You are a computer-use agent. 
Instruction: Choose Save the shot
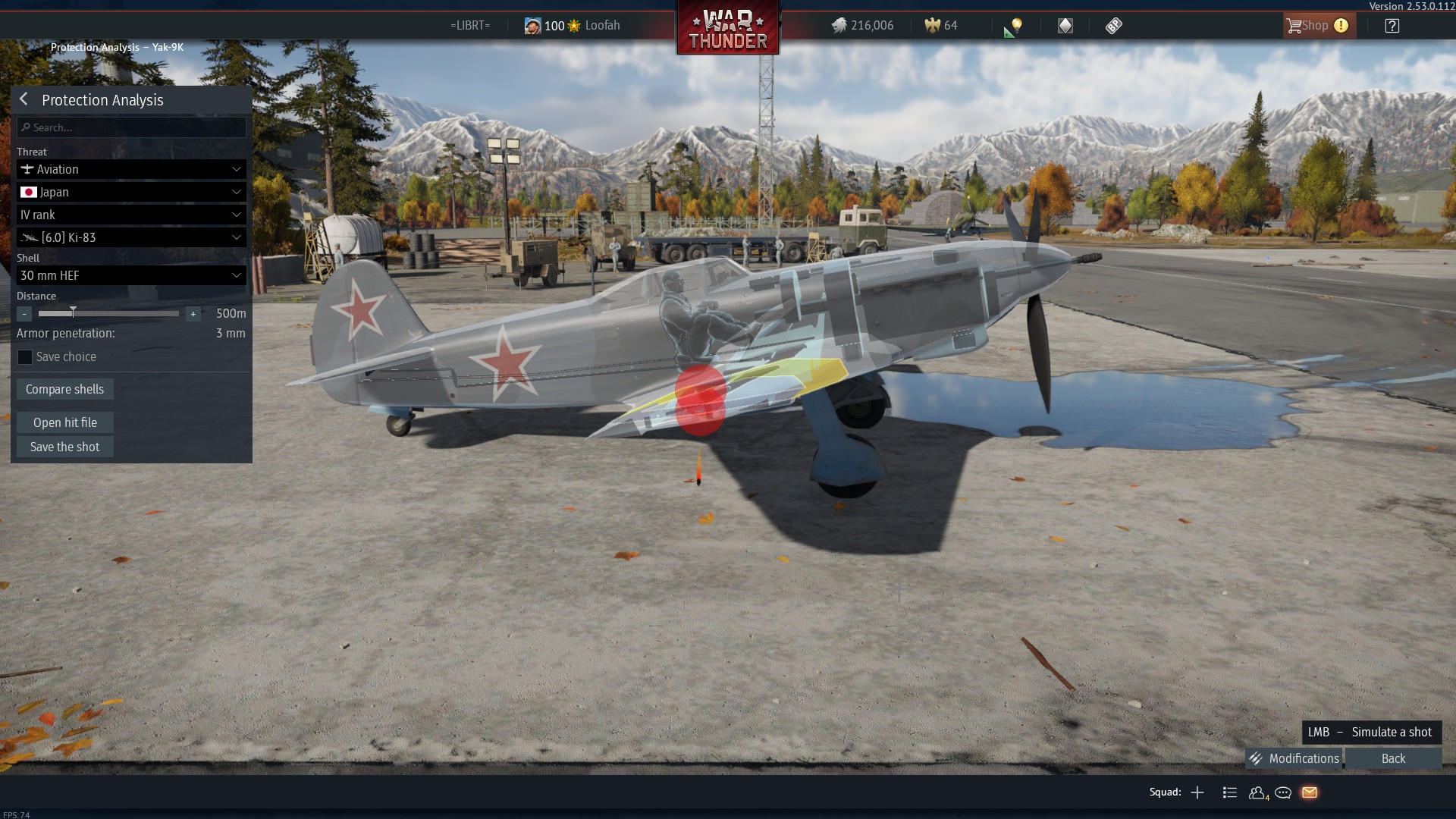pos(65,447)
